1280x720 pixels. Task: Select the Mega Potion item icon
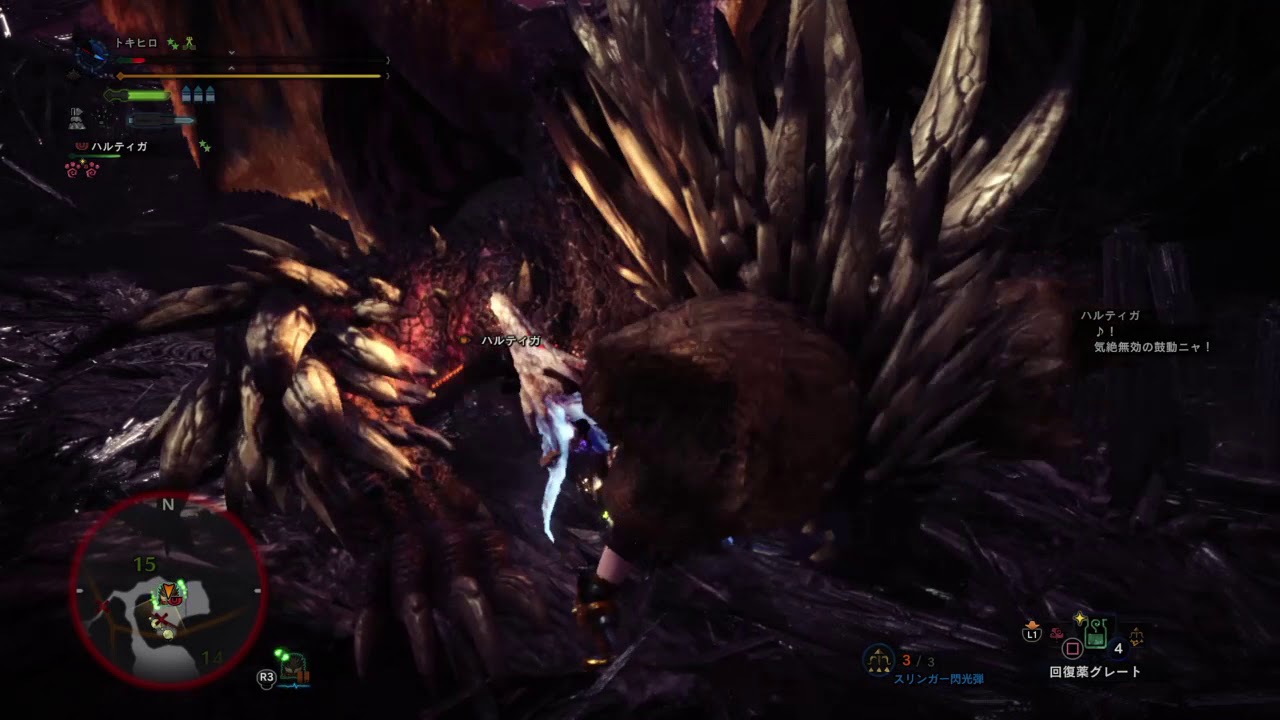click(1096, 632)
